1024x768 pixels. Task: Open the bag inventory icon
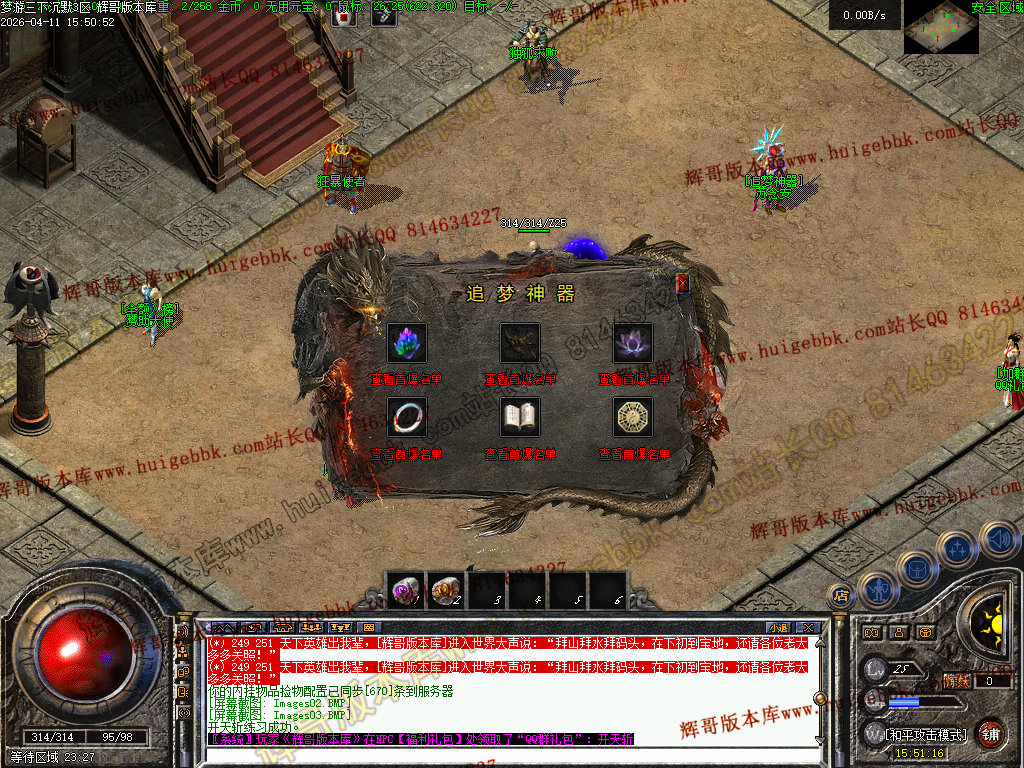point(916,569)
